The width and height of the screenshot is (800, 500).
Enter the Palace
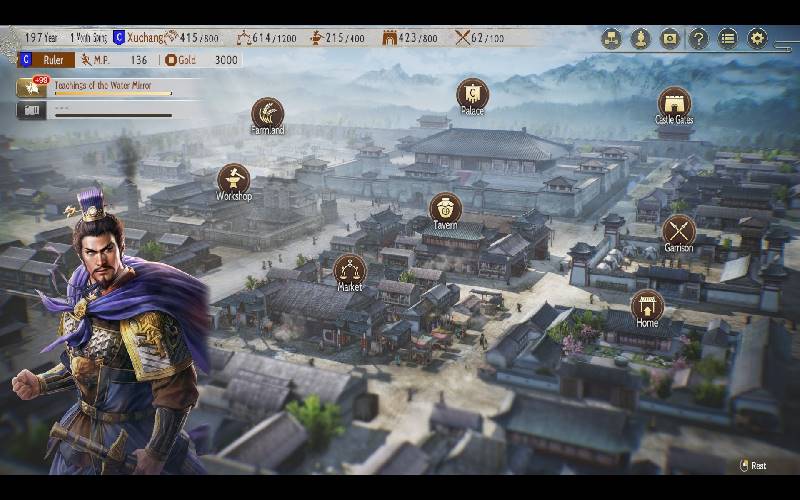(x=472, y=94)
